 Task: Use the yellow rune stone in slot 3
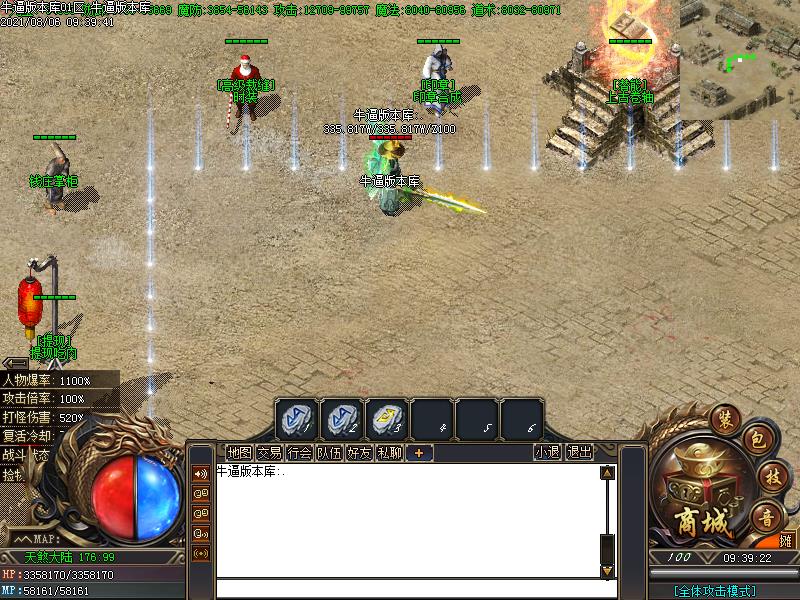click(387, 419)
